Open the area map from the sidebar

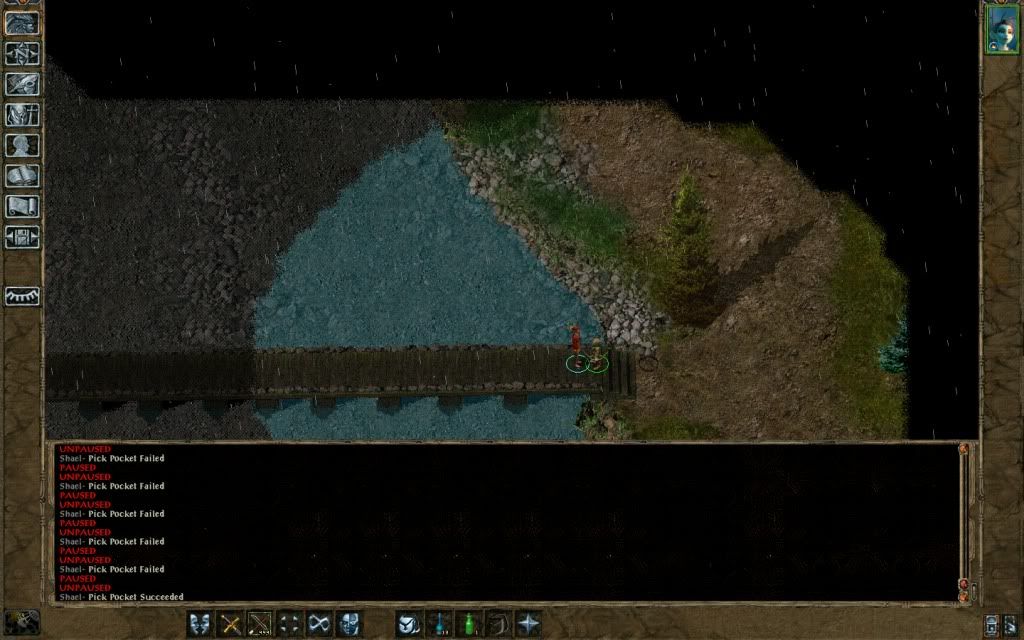pos(22,54)
